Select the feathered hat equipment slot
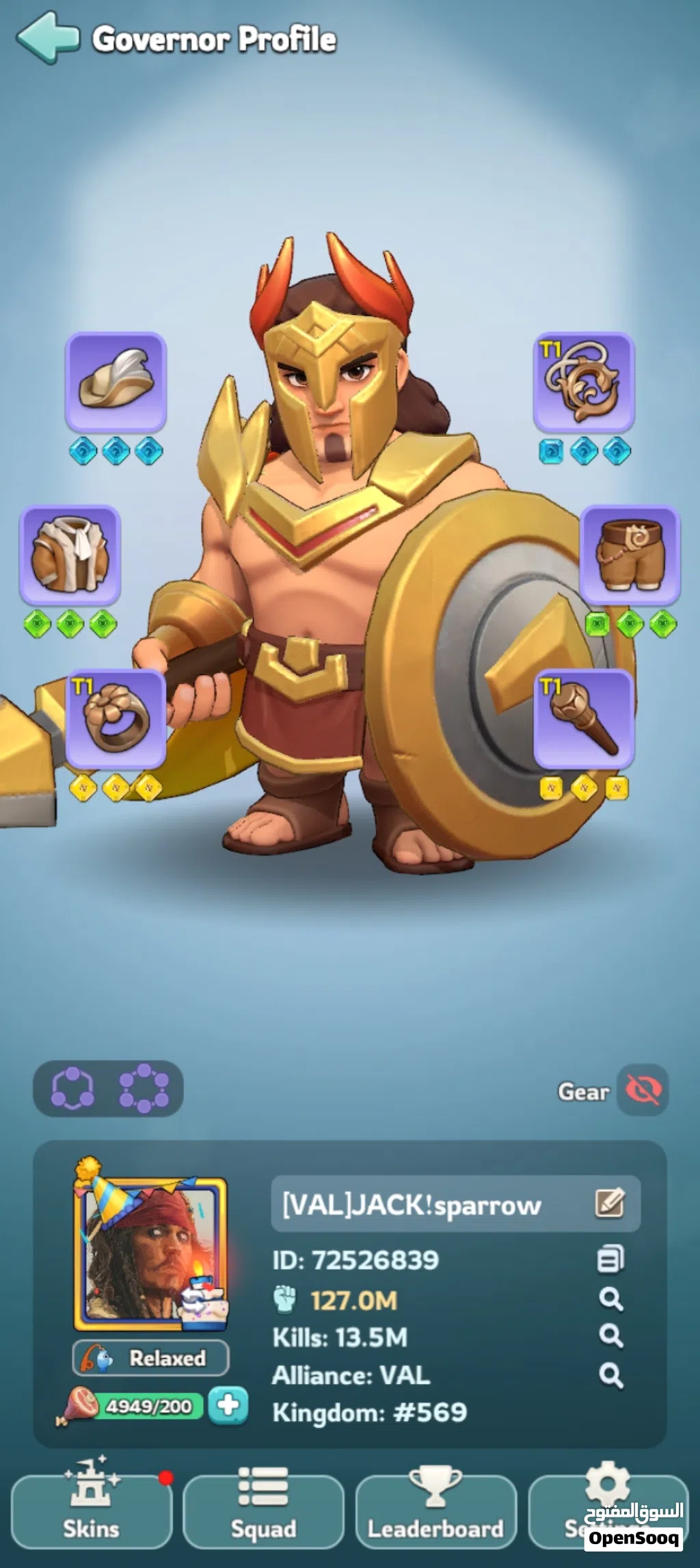 coord(116,381)
